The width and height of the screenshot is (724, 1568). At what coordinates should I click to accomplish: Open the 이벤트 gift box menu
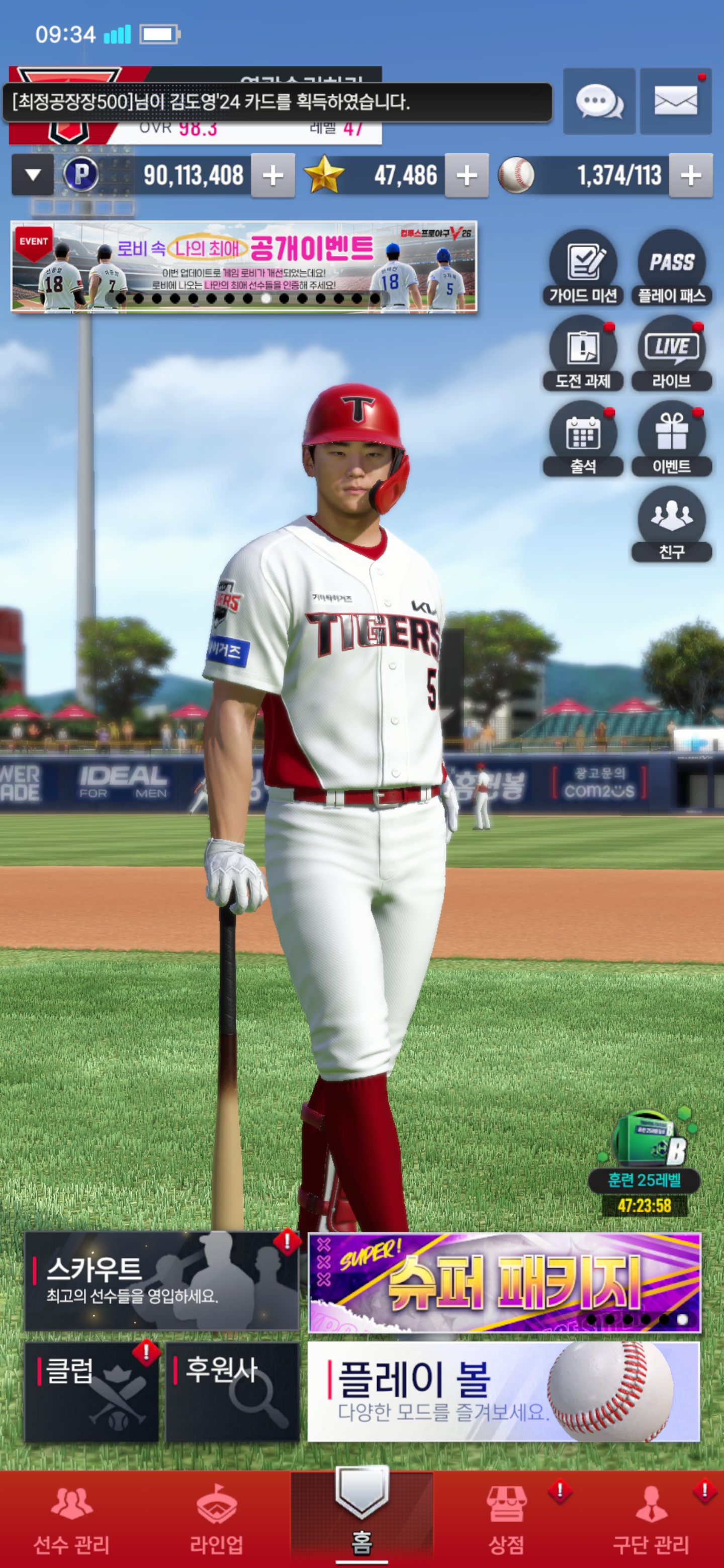click(672, 439)
